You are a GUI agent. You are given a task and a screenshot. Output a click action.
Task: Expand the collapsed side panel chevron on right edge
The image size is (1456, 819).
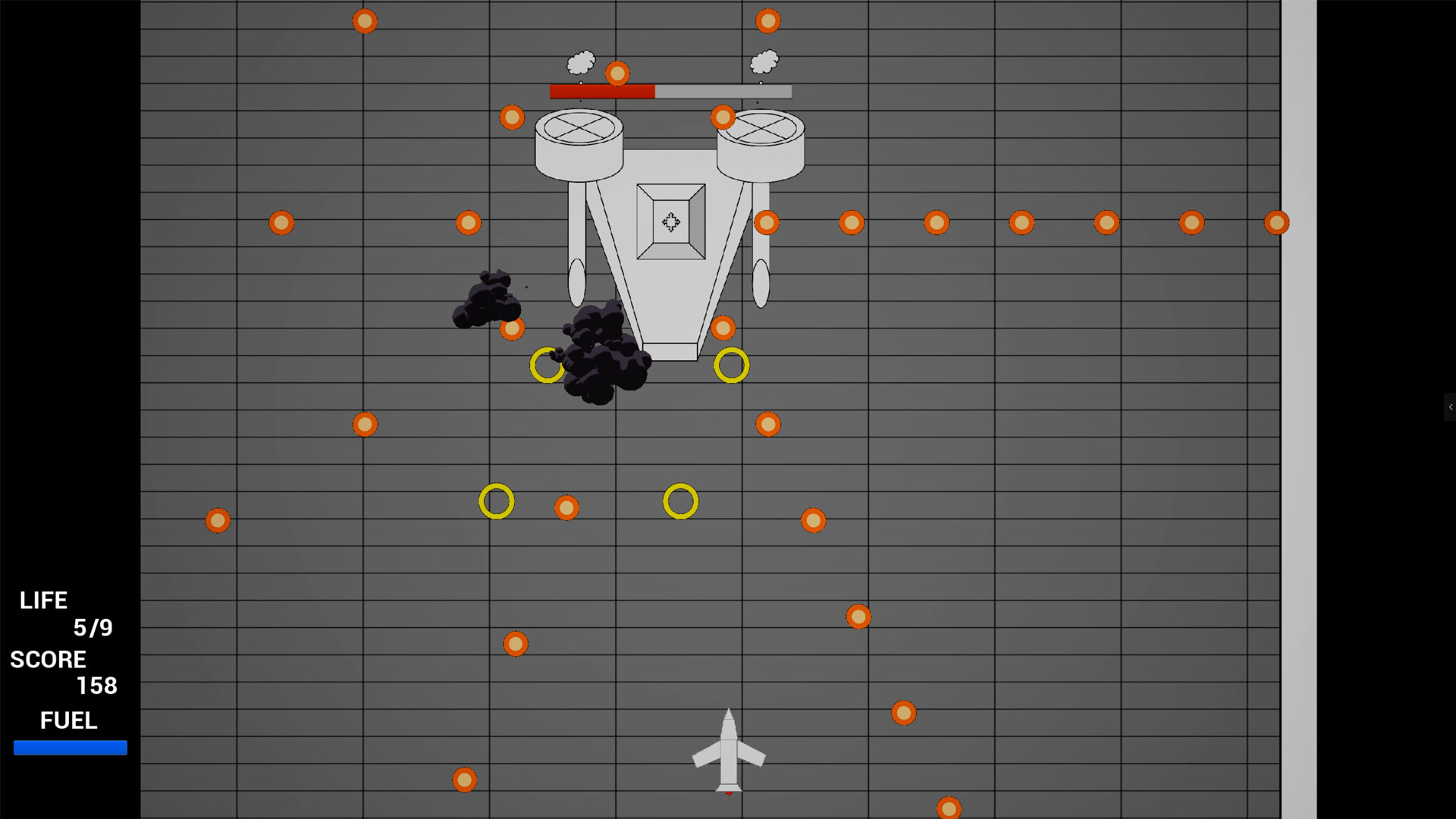(x=1450, y=407)
